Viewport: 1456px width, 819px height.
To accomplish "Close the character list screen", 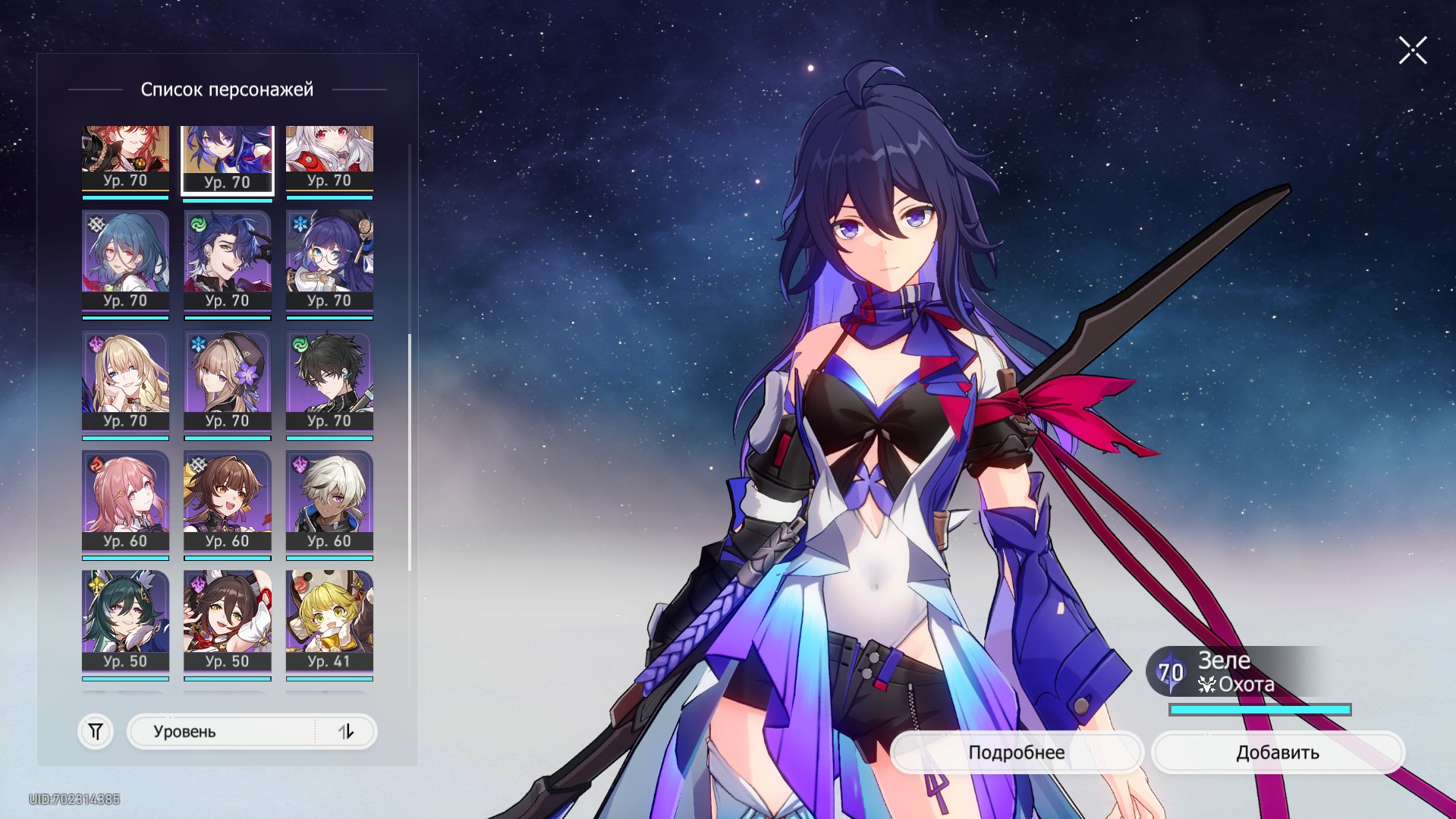I will (x=1412, y=51).
